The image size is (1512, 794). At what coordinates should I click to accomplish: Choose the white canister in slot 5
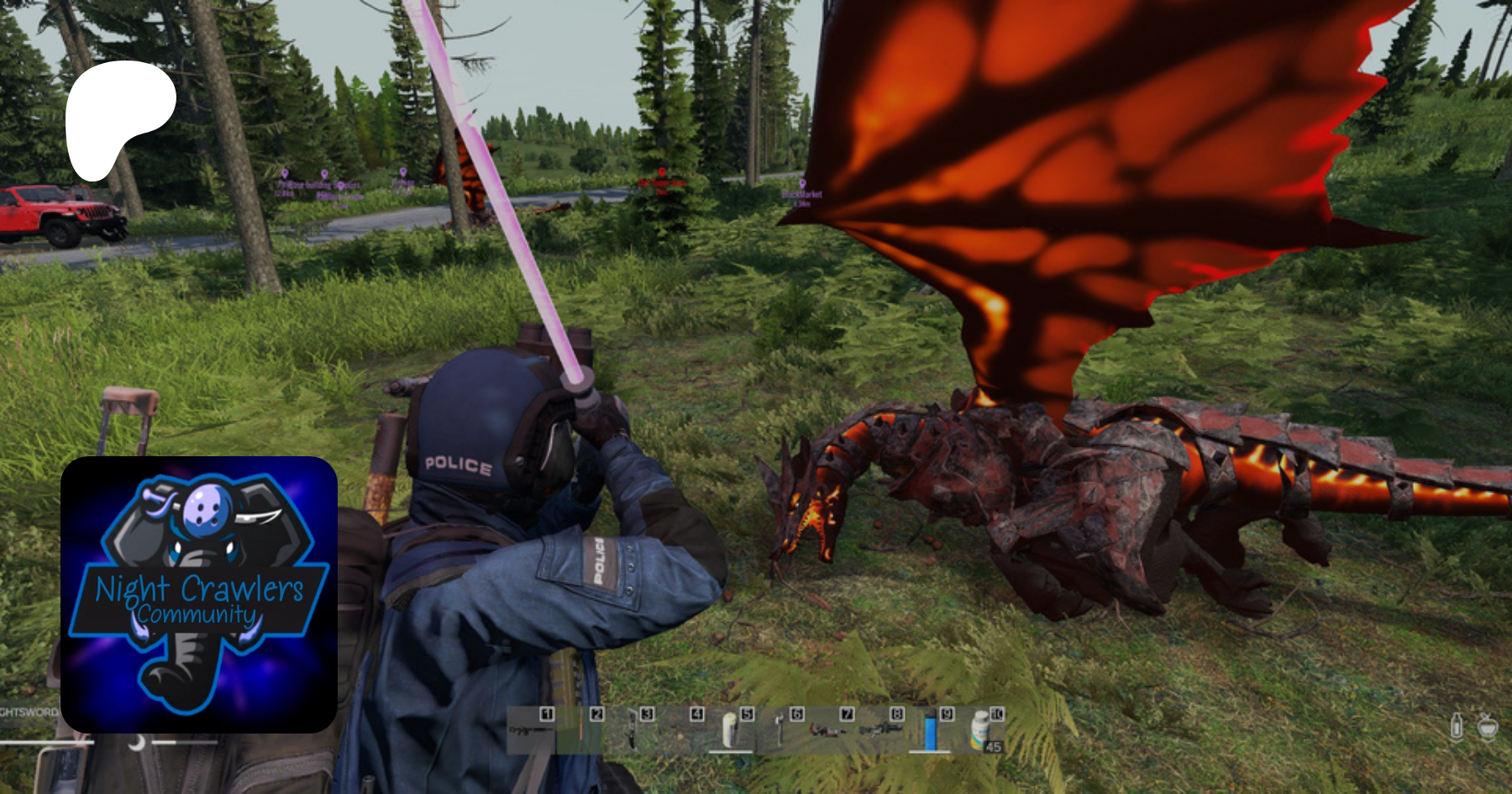coord(731,730)
